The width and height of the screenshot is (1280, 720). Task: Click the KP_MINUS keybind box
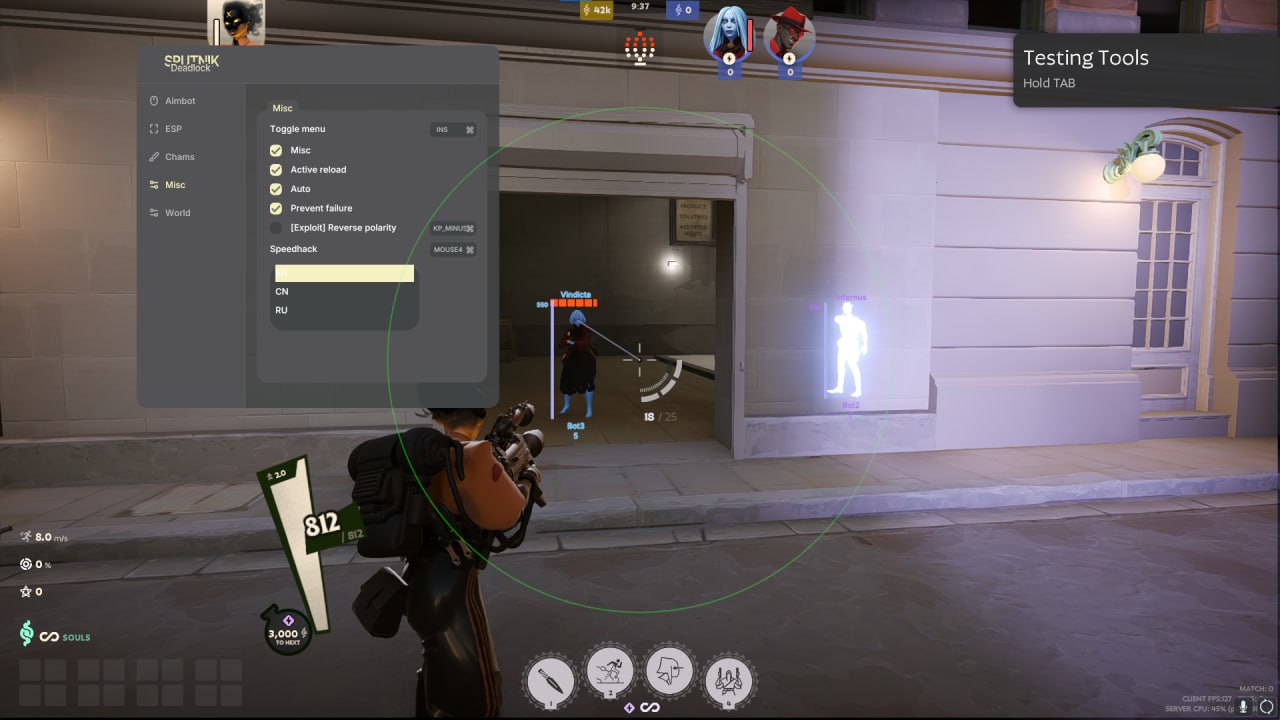453,228
